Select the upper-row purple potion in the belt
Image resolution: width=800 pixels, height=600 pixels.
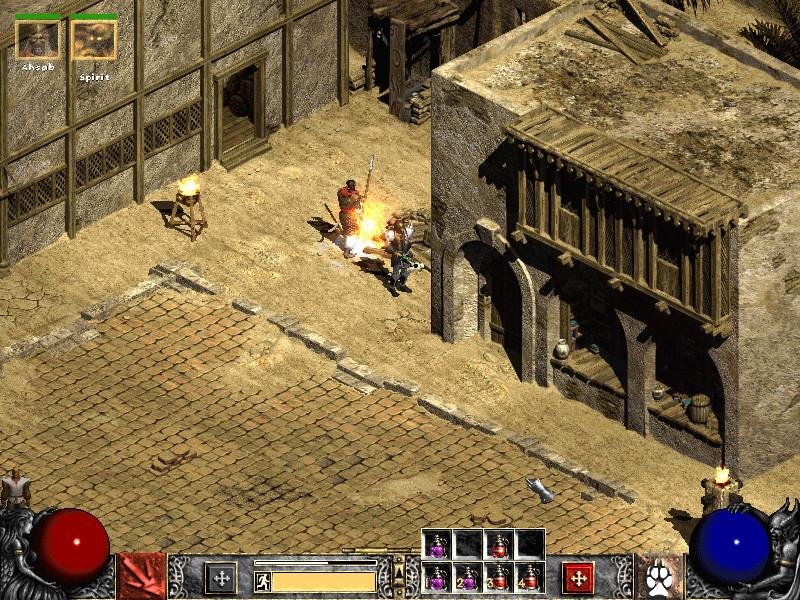point(438,545)
